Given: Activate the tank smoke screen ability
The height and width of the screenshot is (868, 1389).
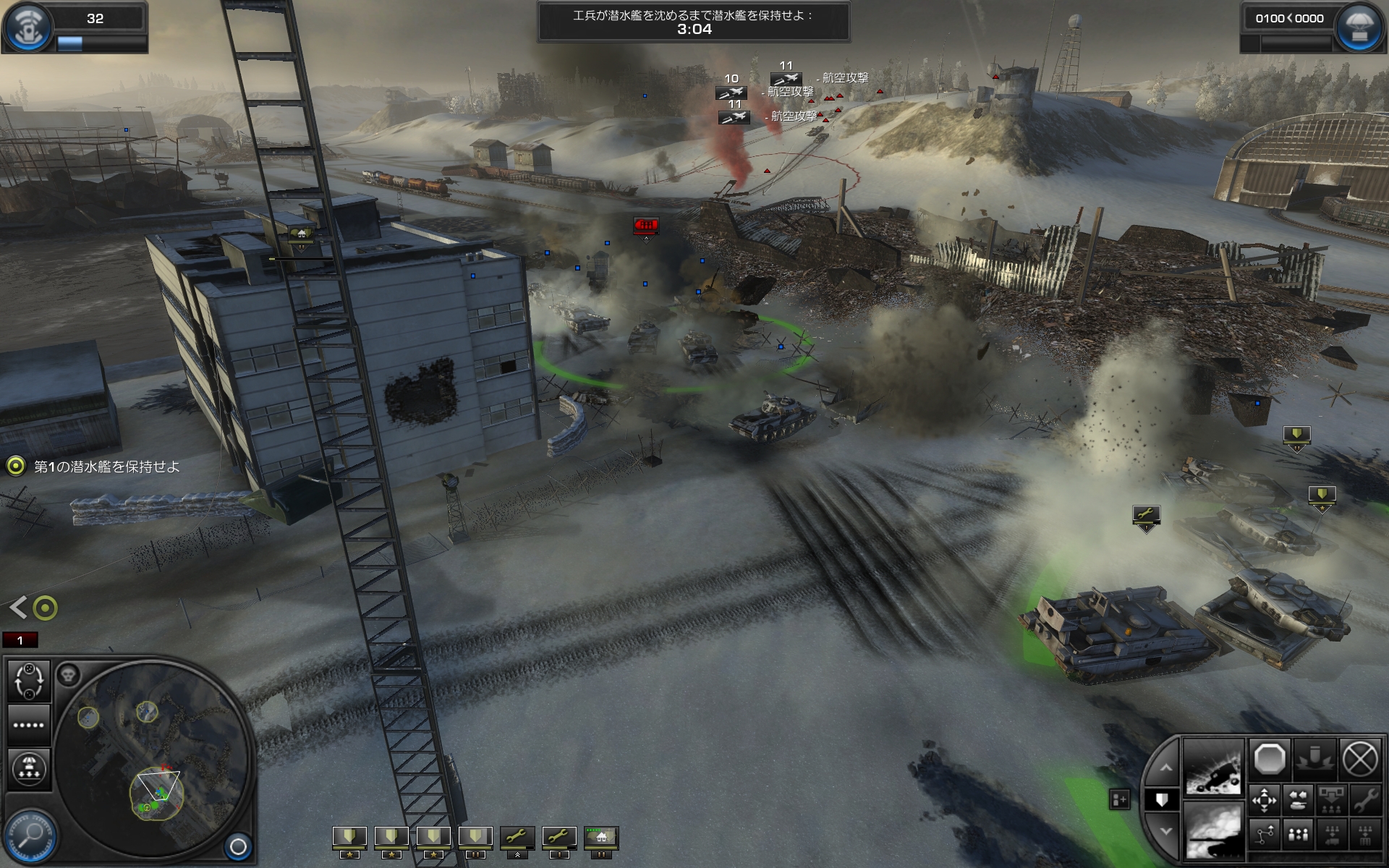Looking at the screenshot, I should [1213, 832].
